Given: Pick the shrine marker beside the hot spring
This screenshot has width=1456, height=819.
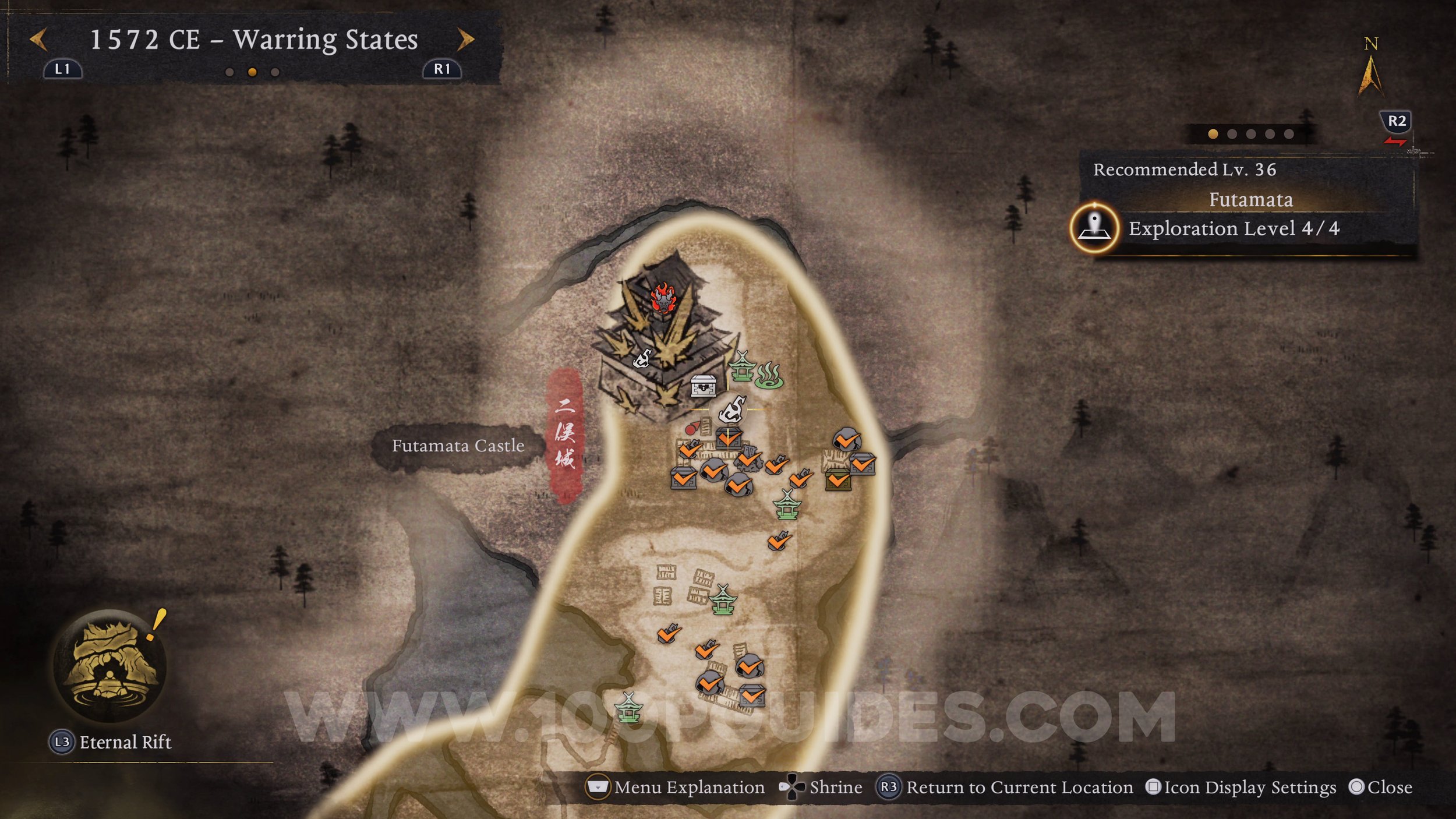Looking at the screenshot, I should point(742,367).
